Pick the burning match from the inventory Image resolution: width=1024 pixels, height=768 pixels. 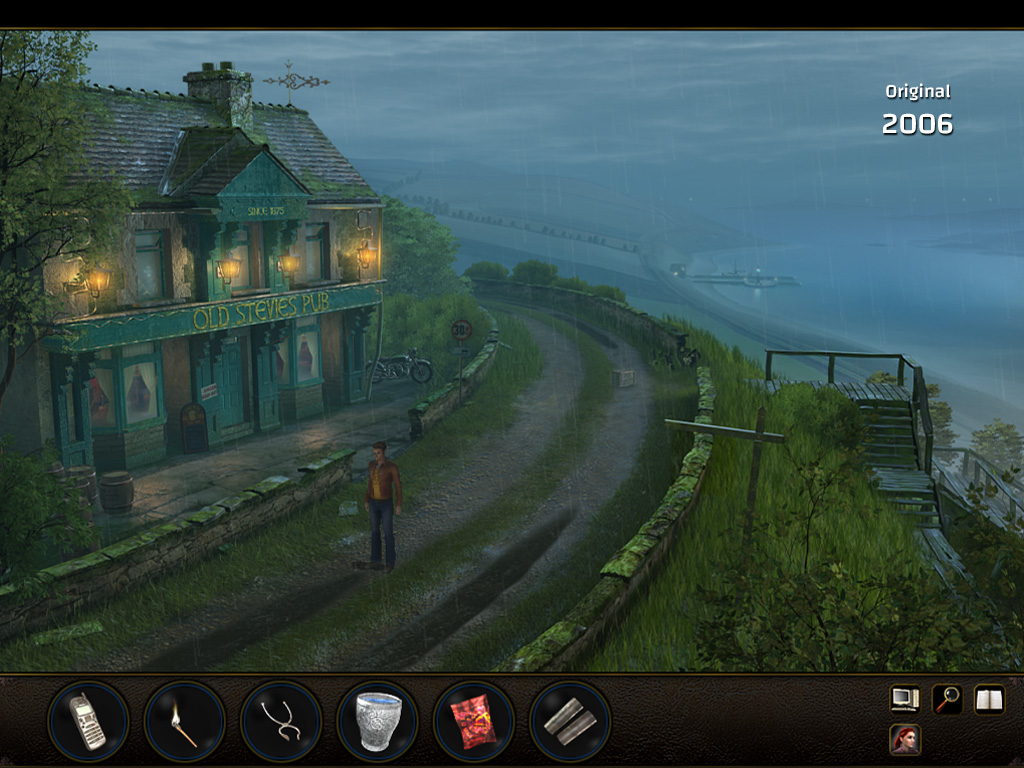coord(184,721)
